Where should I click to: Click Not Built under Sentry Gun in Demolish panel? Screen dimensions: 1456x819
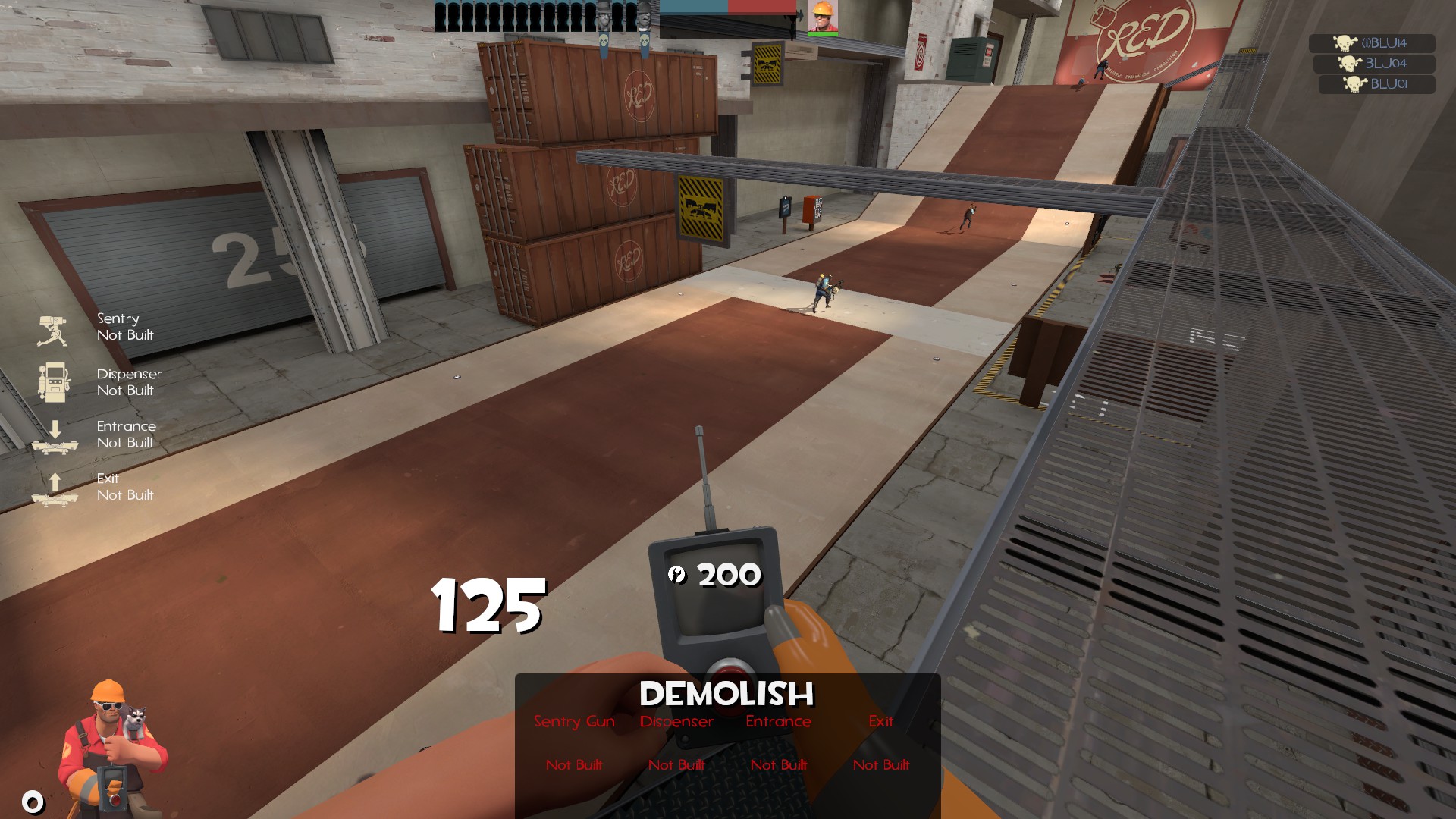(x=574, y=765)
